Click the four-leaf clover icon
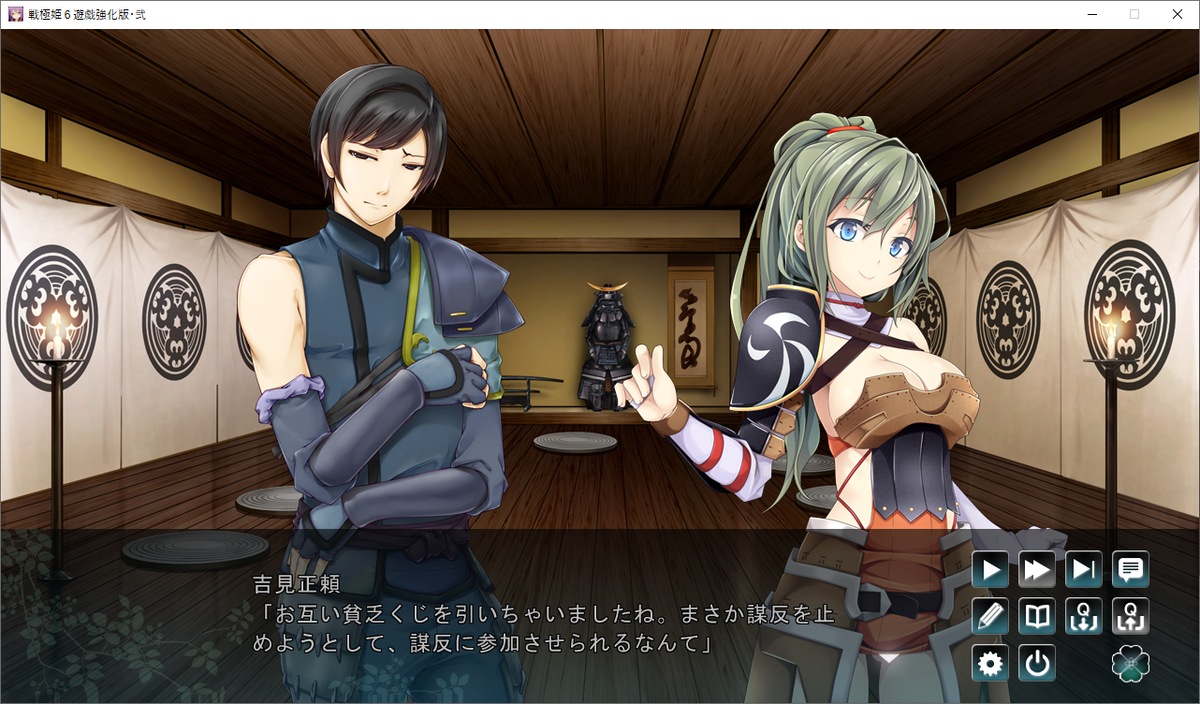The image size is (1200, 704). [x=1131, y=663]
